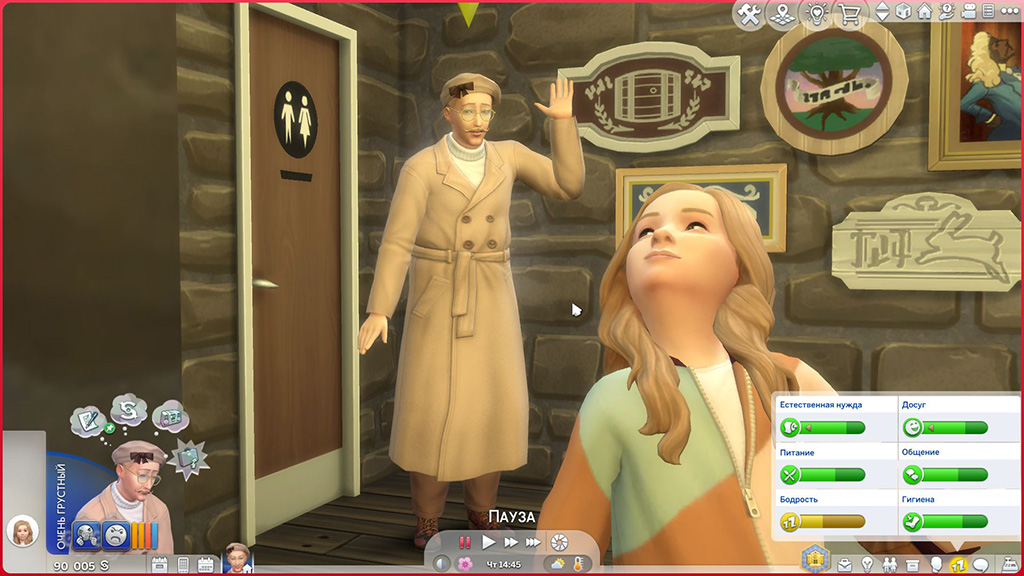Set game speed to ultra fast

pyautogui.click(x=534, y=542)
